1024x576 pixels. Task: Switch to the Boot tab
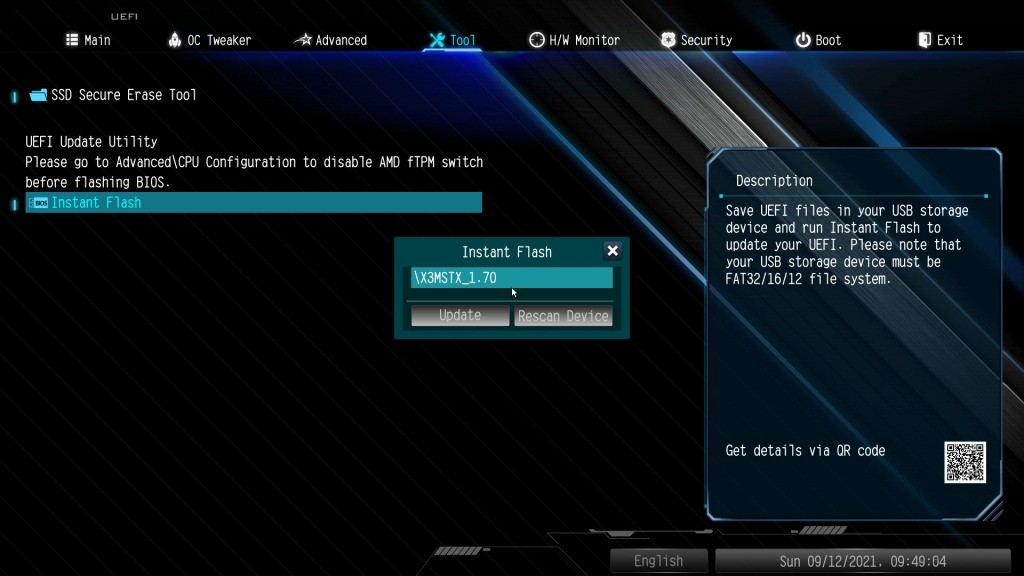pos(818,40)
